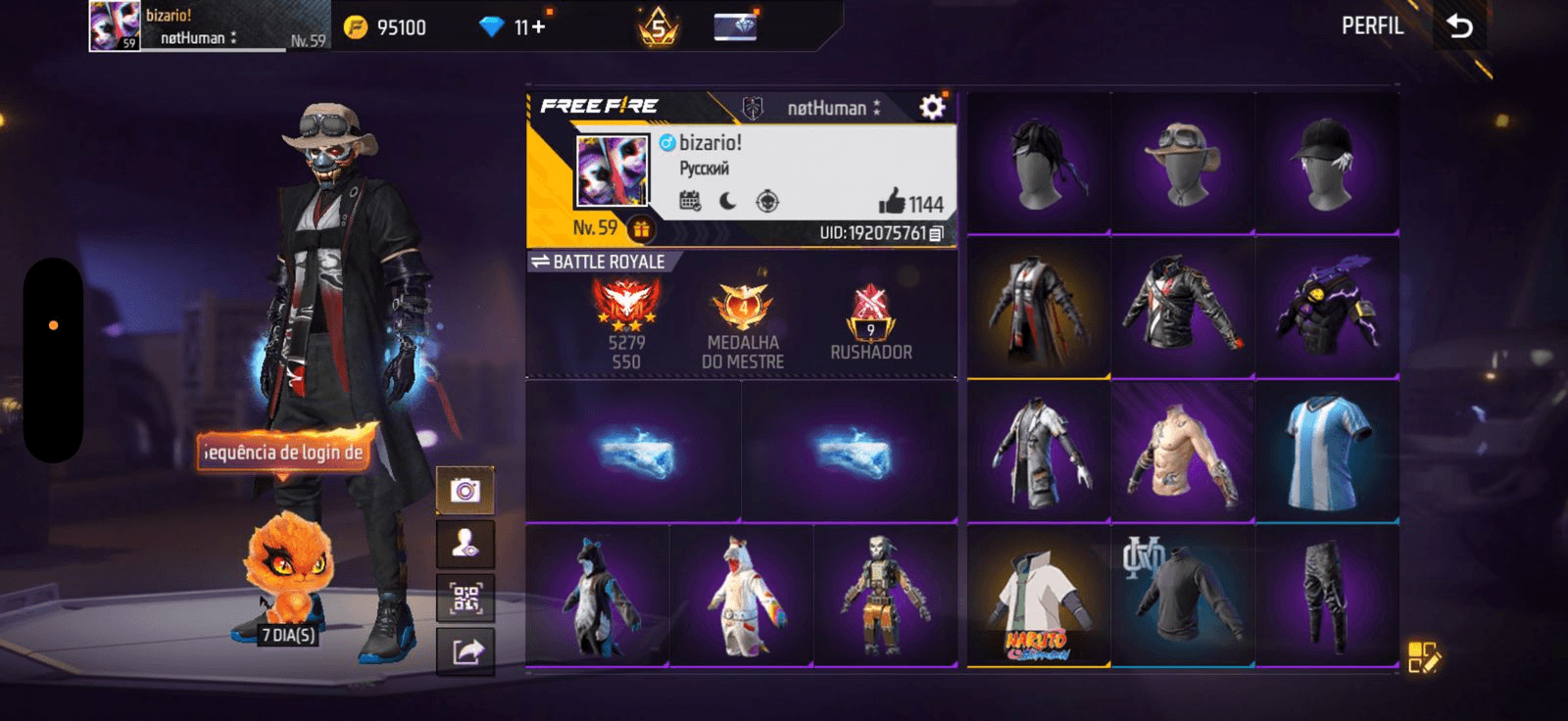Screen dimensions: 1568x721
Task: Switch the Battle Royale stats mode
Action: pos(540,262)
